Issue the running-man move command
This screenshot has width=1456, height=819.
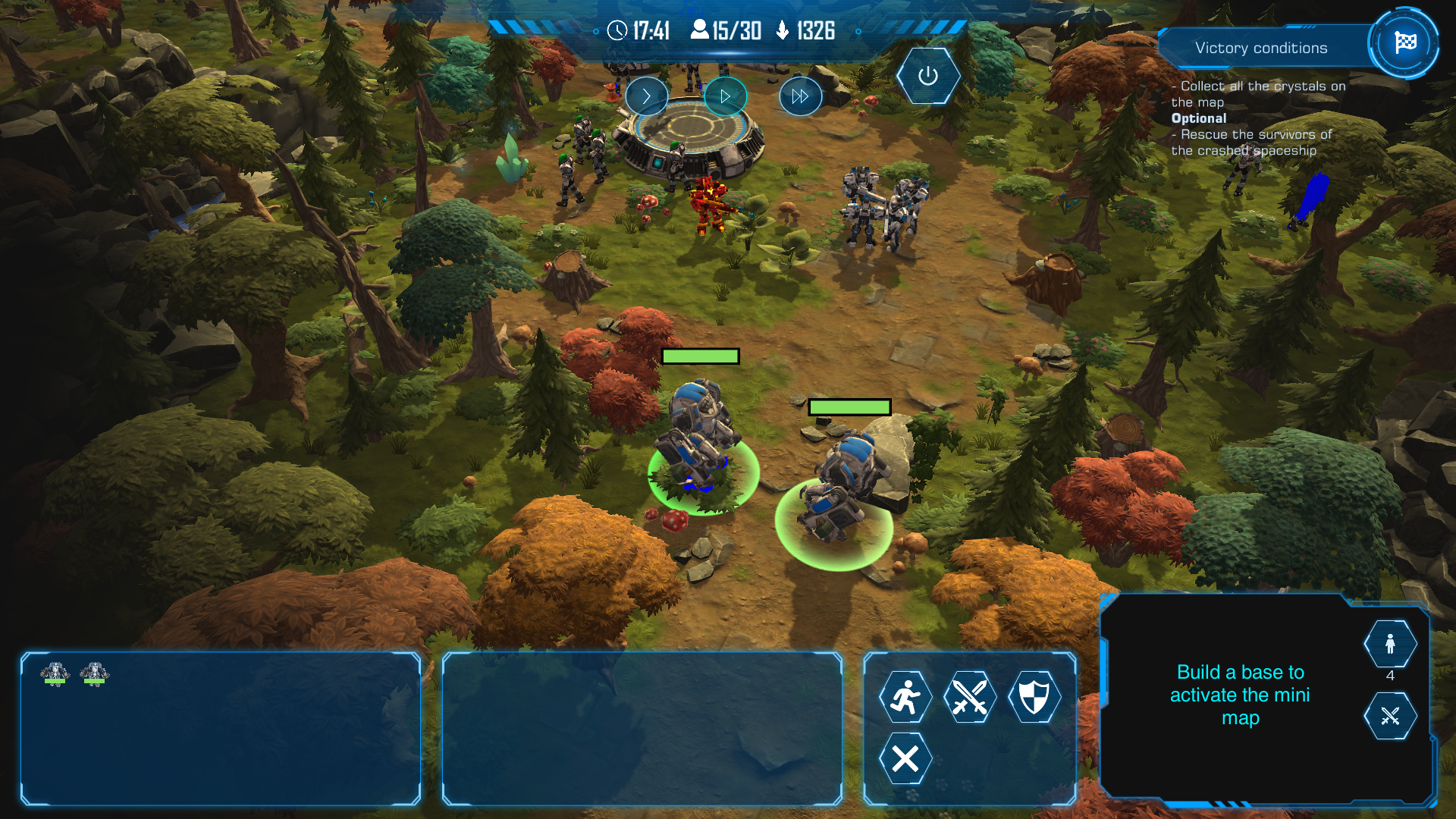coord(905,696)
